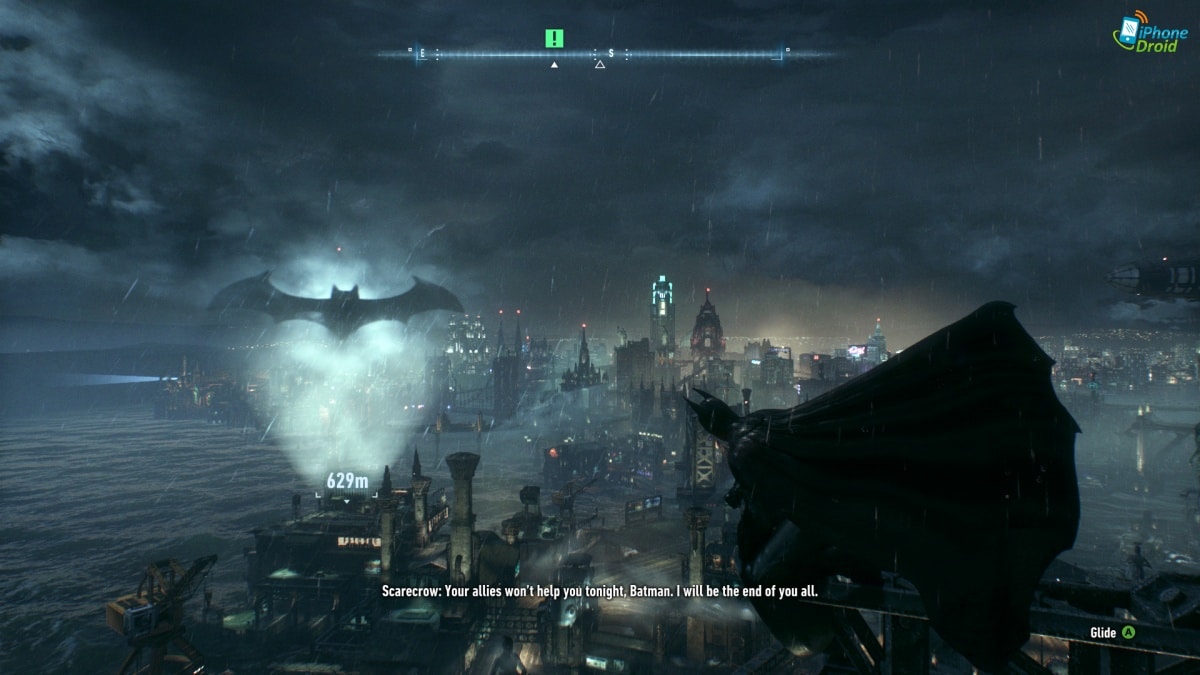The image size is (1200, 675).
Task: Click the green exclamation objective marker
Action: coord(554,38)
